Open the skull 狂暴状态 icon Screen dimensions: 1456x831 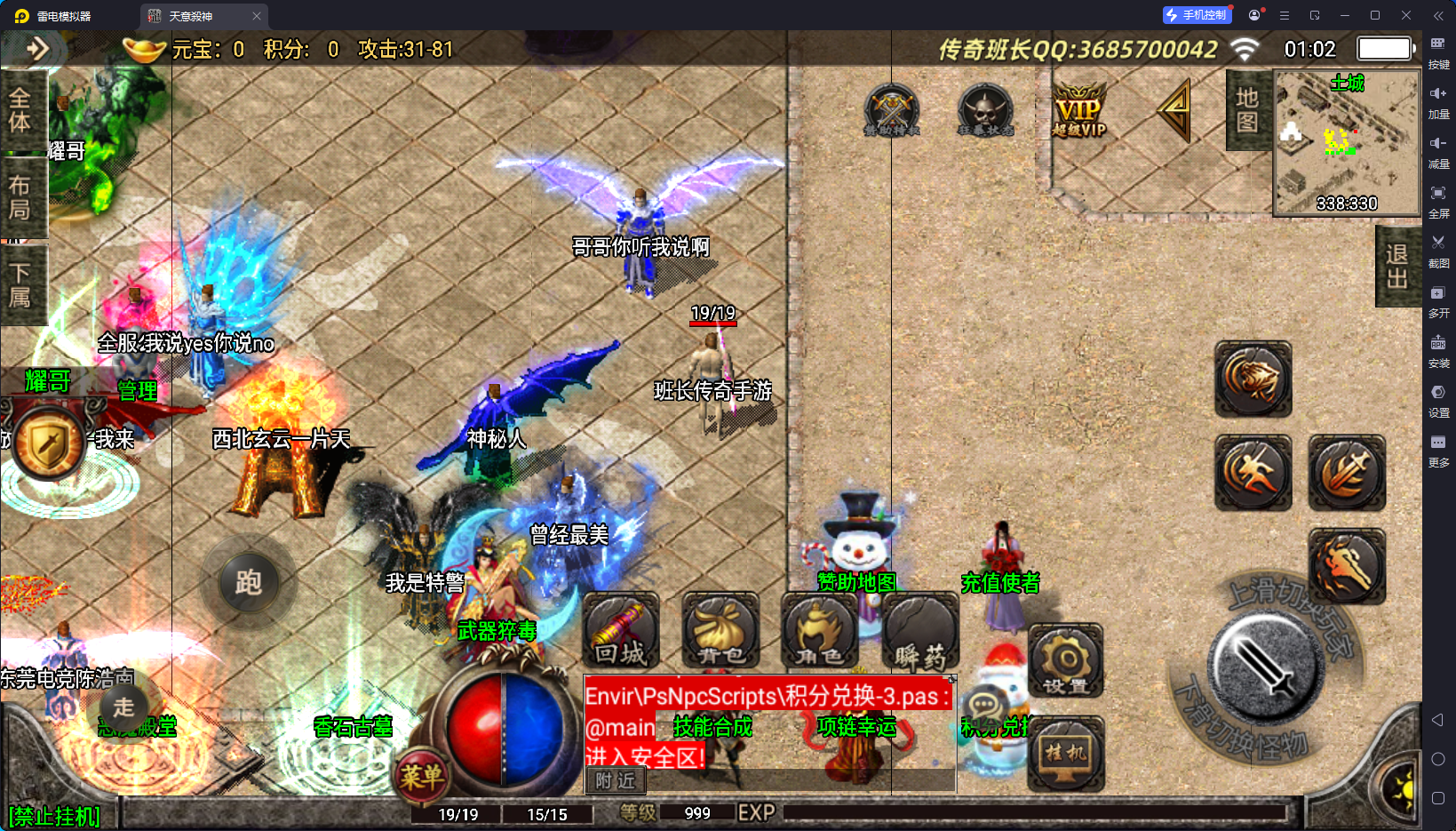coord(985,110)
